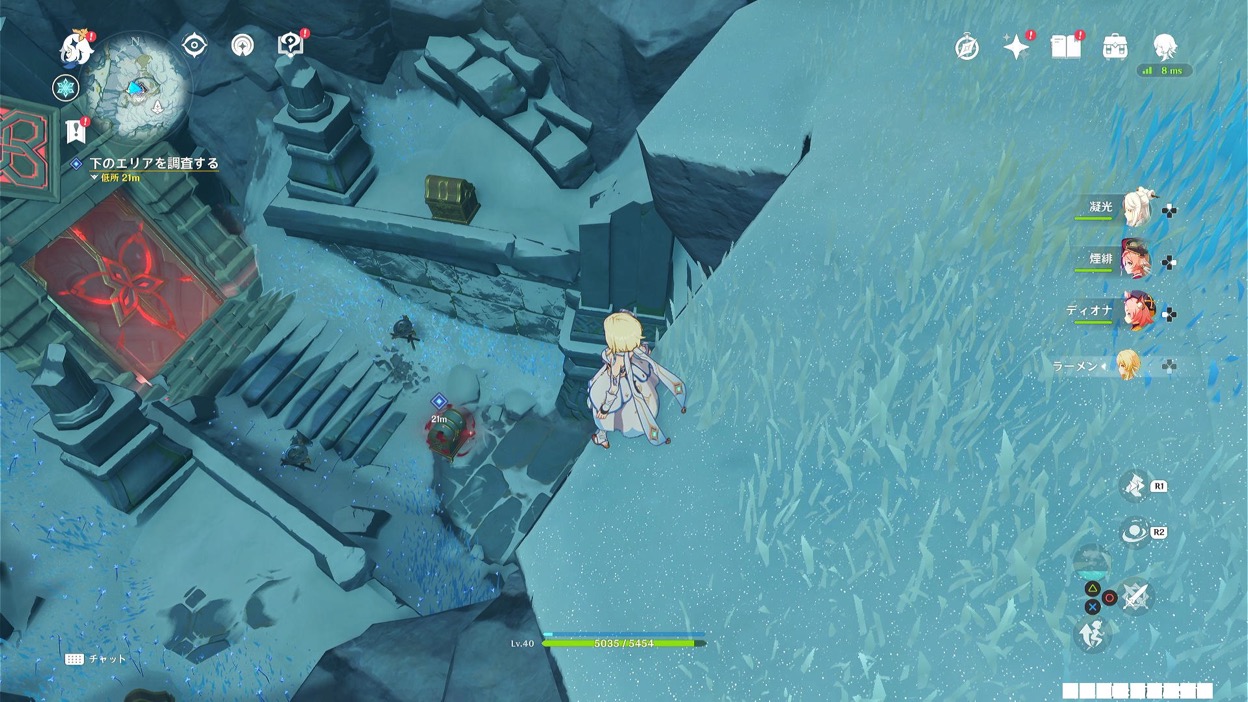
Task: Activate the sword normal attack icon
Action: tap(1134, 597)
